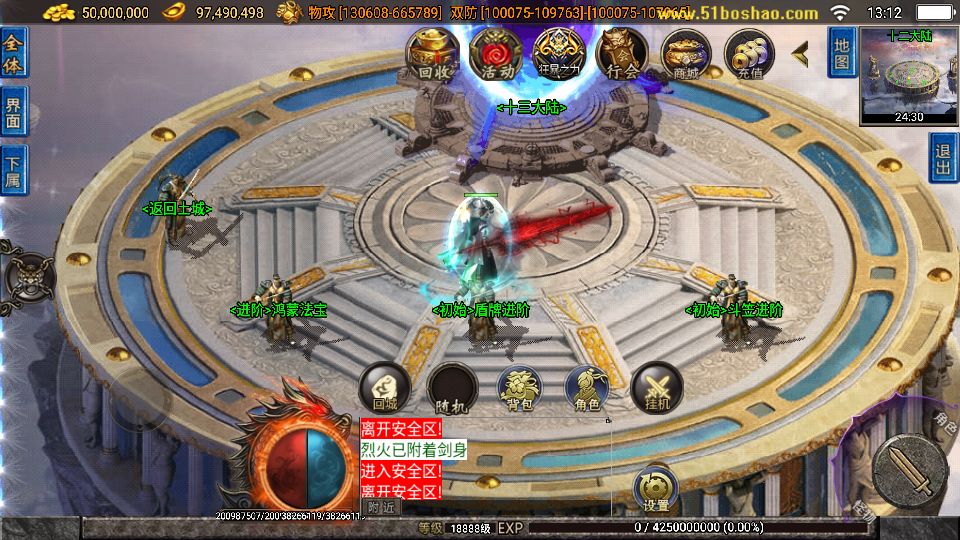Click the minimap thumbnail
The height and width of the screenshot is (540, 960).
click(x=908, y=75)
